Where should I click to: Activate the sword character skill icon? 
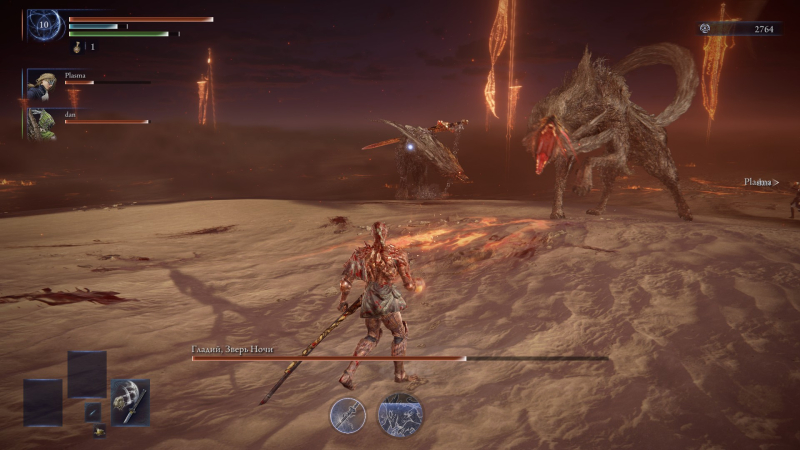click(348, 415)
